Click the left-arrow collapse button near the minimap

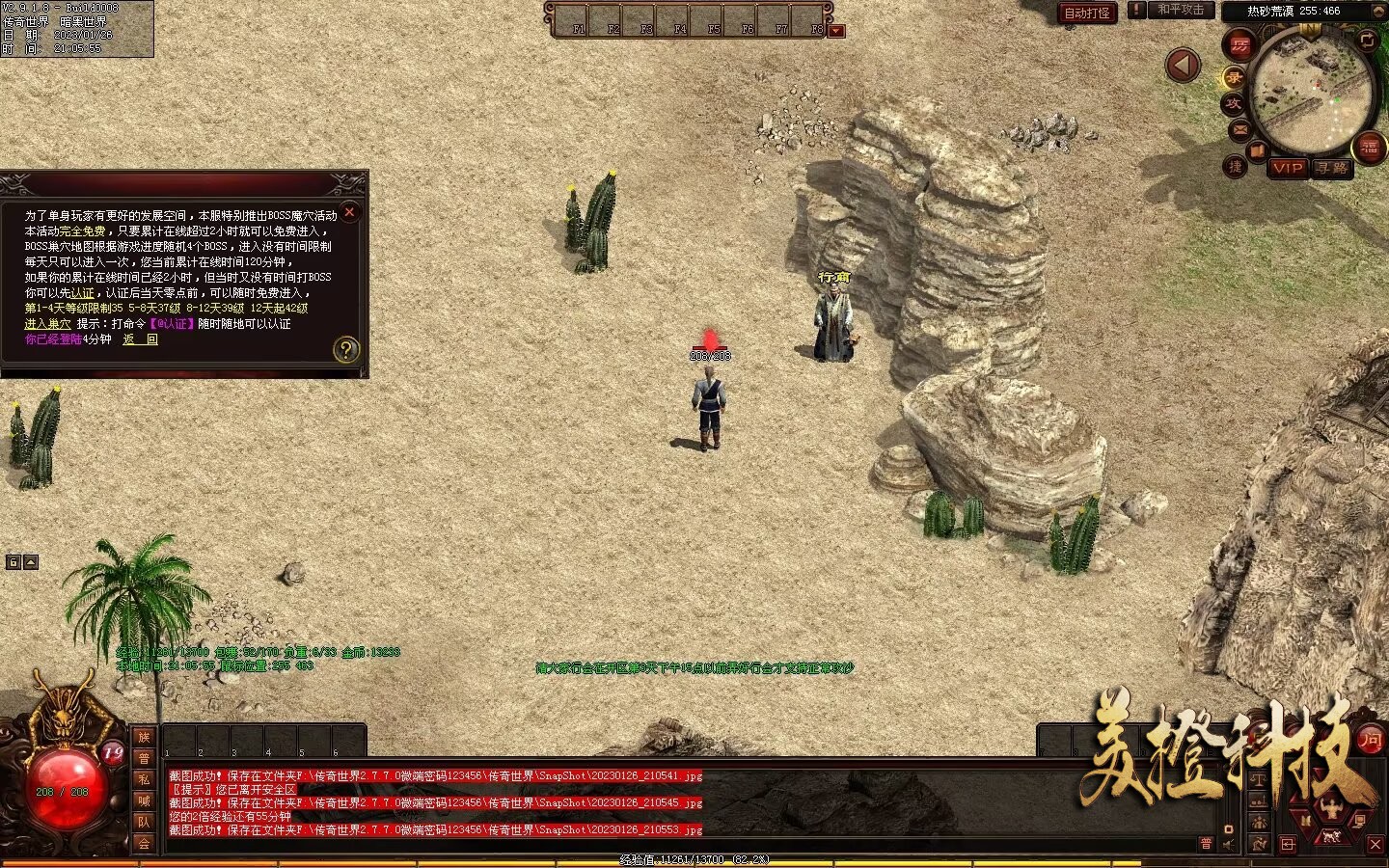[x=1183, y=66]
